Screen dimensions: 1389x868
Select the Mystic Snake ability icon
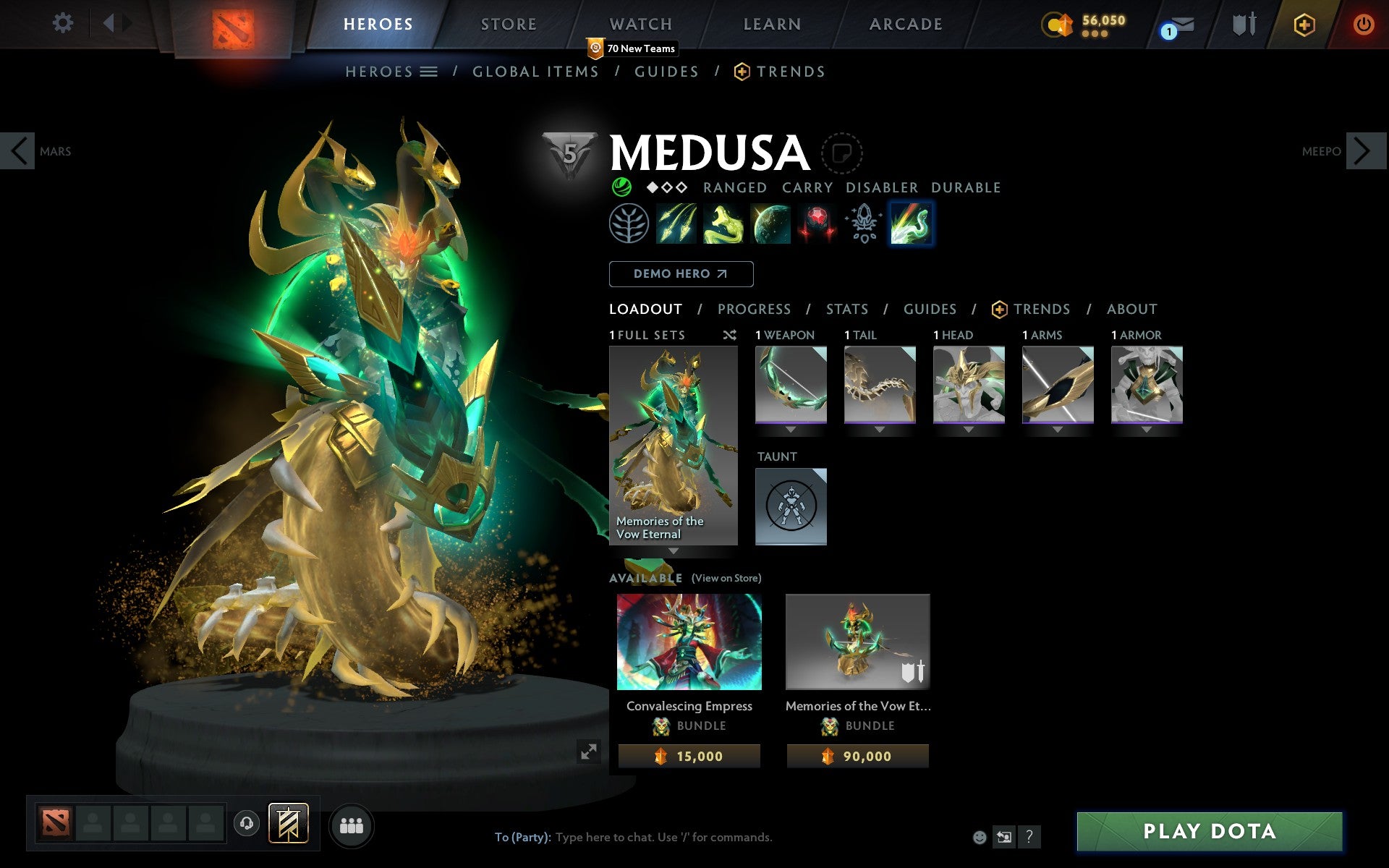pyautogui.click(x=723, y=224)
